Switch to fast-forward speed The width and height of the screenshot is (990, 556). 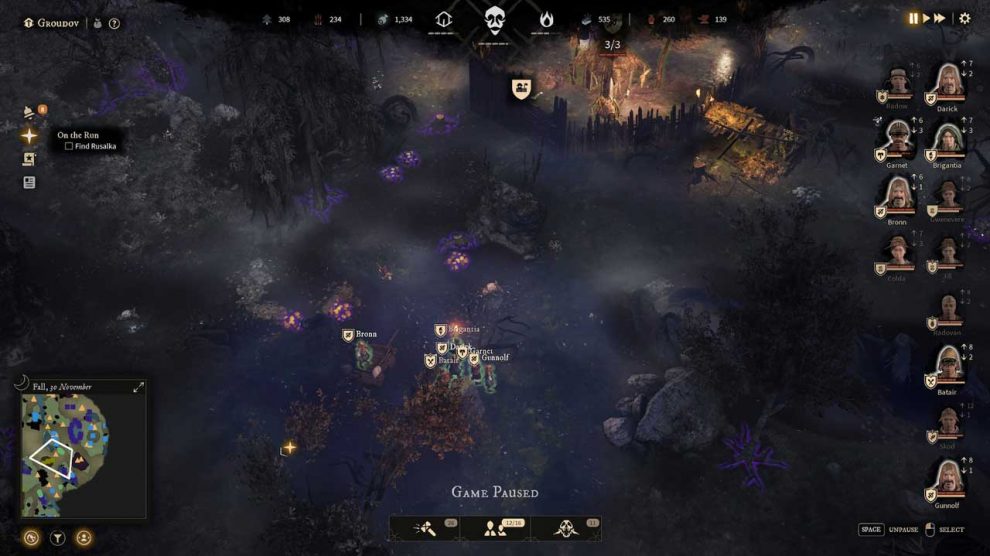point(940,18)
